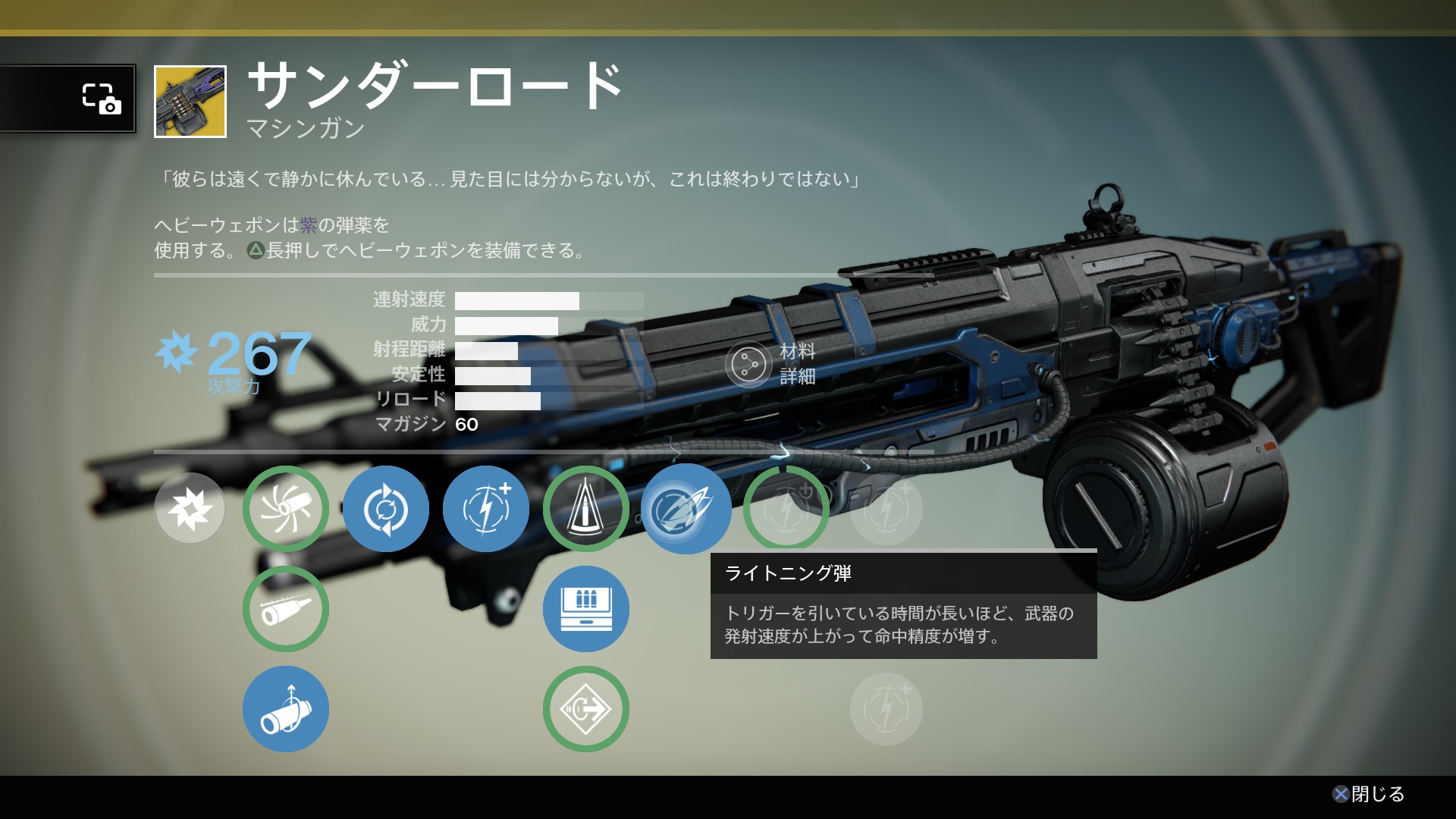Select the highlighted ライトニング弾 perk icon
1456x819 pixels.
click(686, 509)
